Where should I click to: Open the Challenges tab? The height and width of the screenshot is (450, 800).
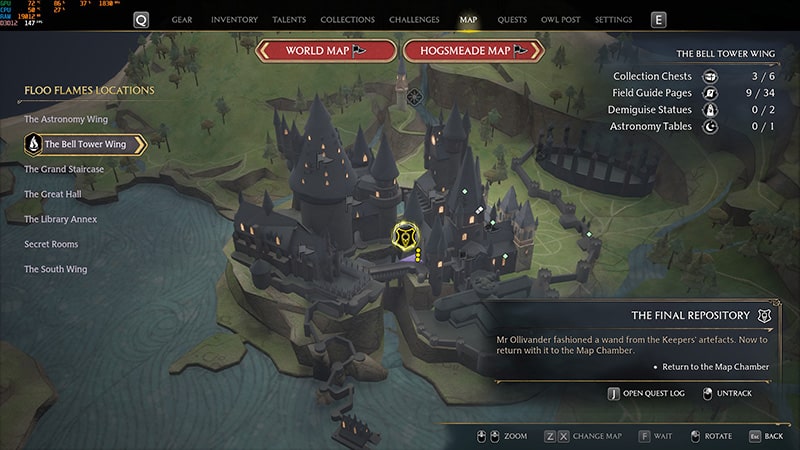pyautogui.click(x=416, y=19)
